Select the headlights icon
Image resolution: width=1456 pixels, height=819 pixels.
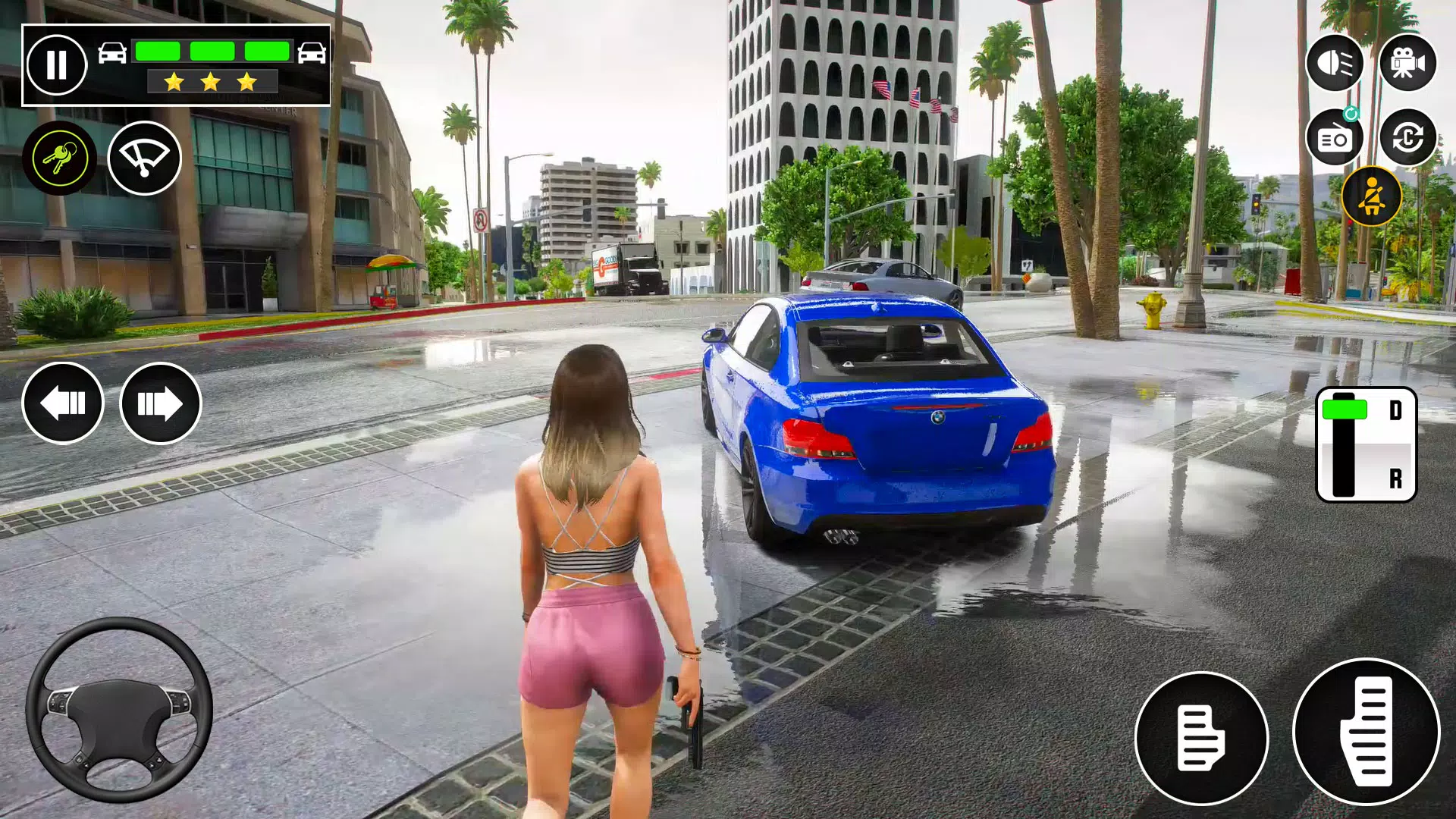click(1335, 64)
